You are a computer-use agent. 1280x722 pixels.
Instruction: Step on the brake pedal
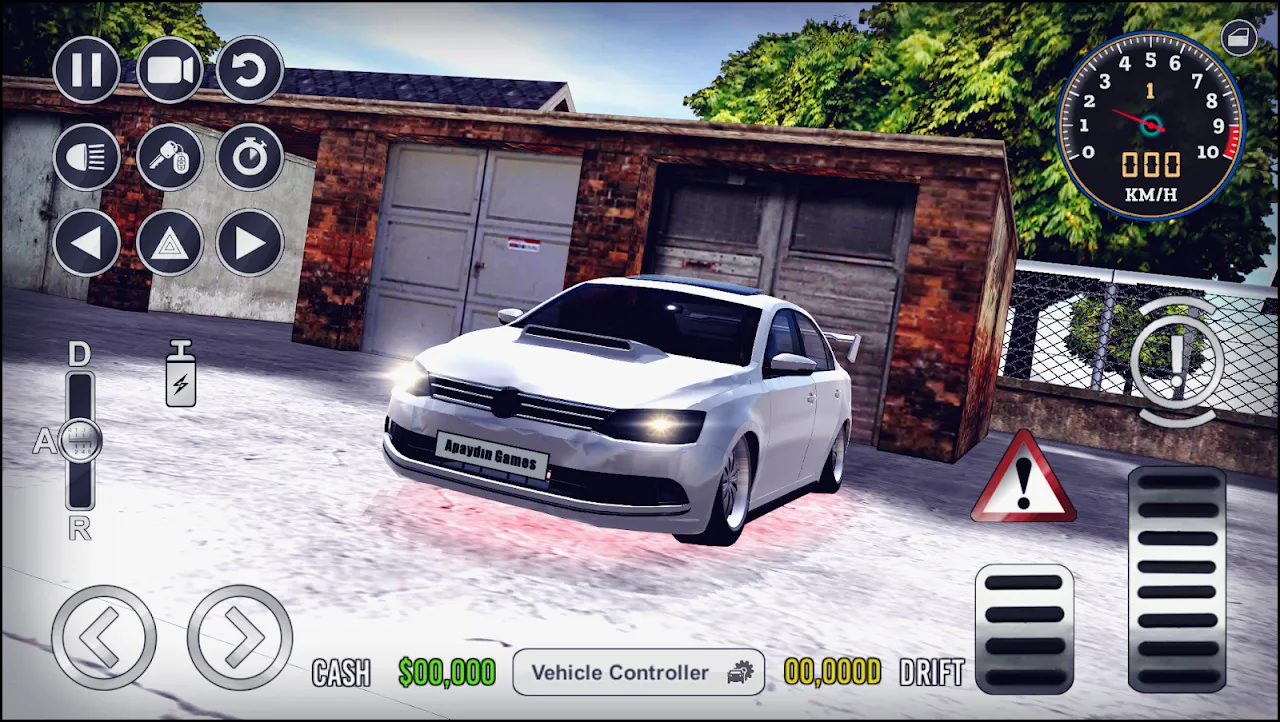[1024, 630]
